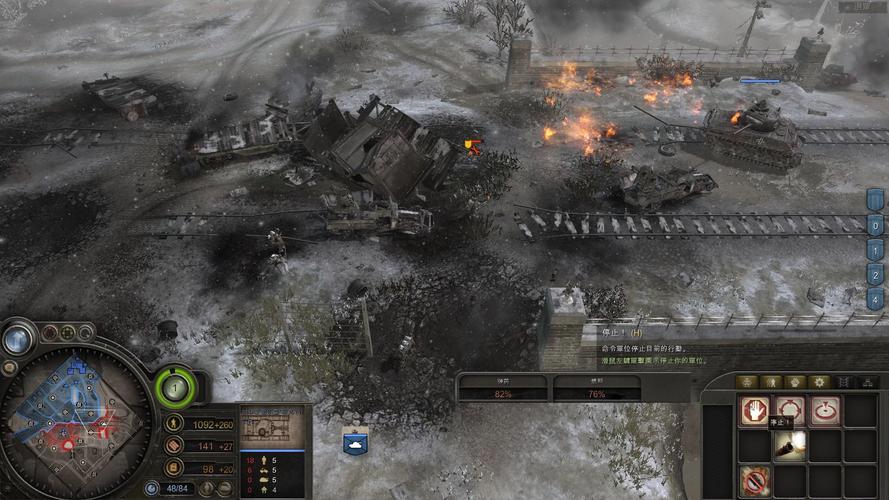Click the blue arrow button above the minimap
This screenshot has height=500, width=889.
[16, 340]
